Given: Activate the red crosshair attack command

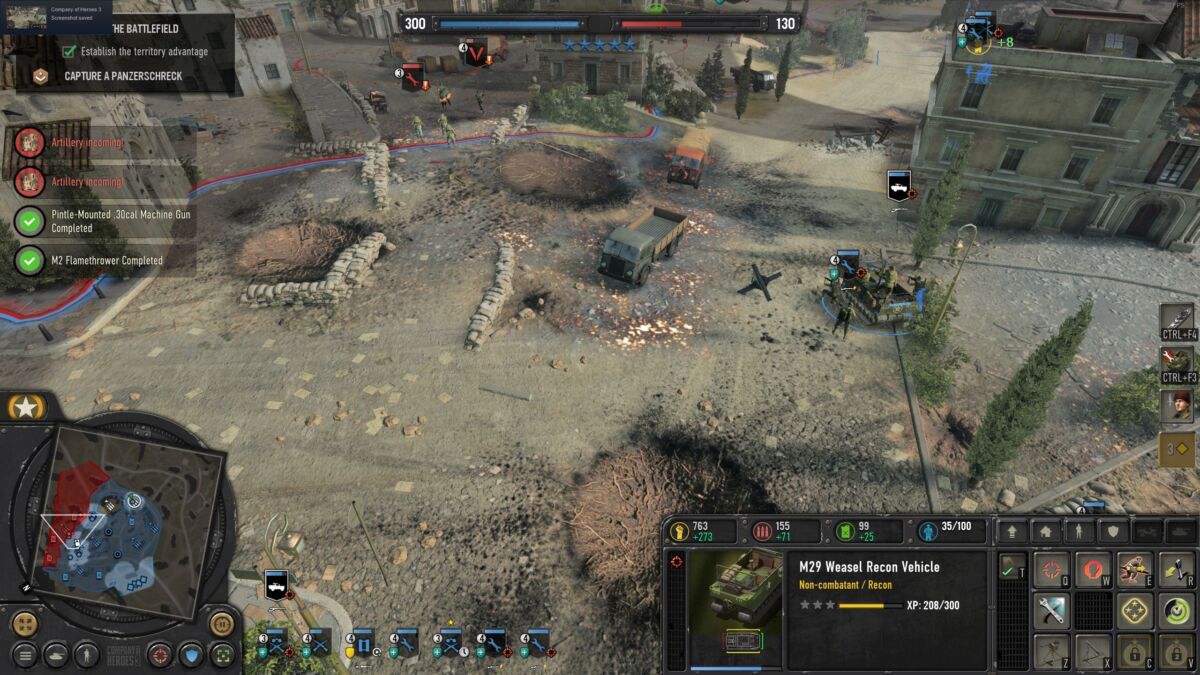Looking at the screenshot, I should click(1051, 570).
